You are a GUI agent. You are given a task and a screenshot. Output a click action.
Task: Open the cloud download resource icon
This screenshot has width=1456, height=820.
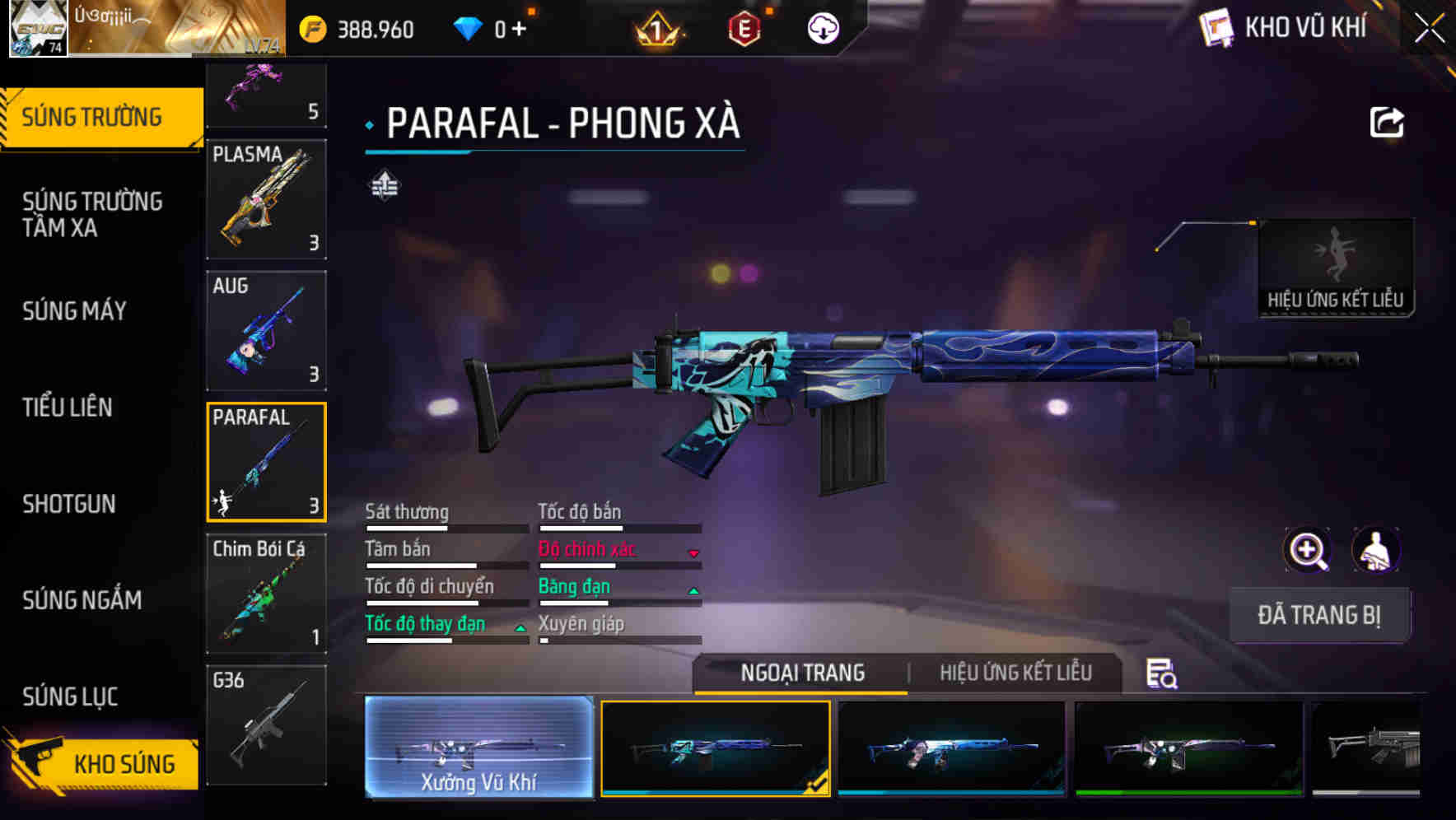[820, 30]
